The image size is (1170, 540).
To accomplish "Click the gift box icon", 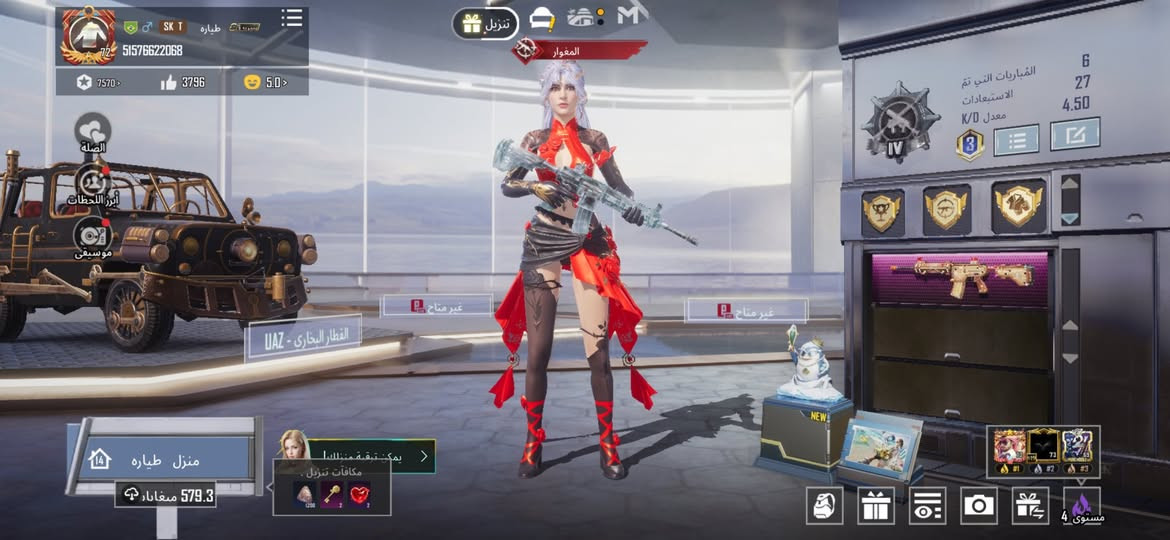I will click(875, 506).
